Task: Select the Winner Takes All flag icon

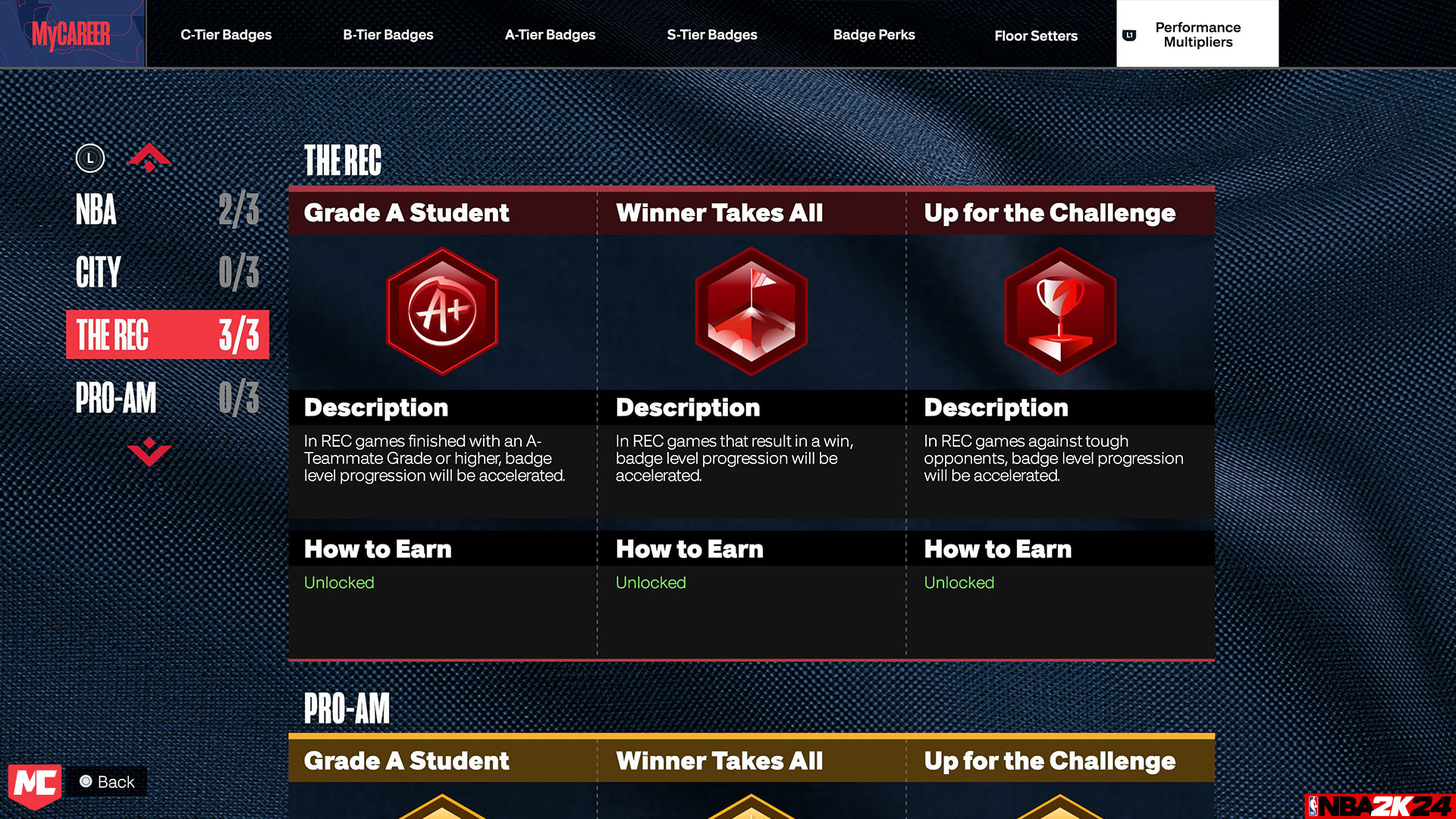Action: pos(751,311)
